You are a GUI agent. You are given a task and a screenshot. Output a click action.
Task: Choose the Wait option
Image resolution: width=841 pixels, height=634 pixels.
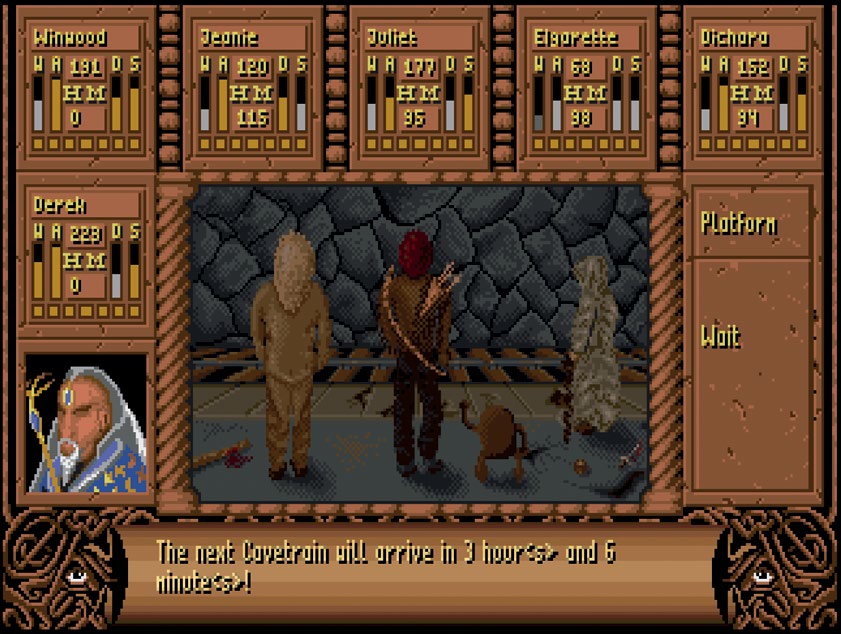pyautogui.click(x=721, y=336)
